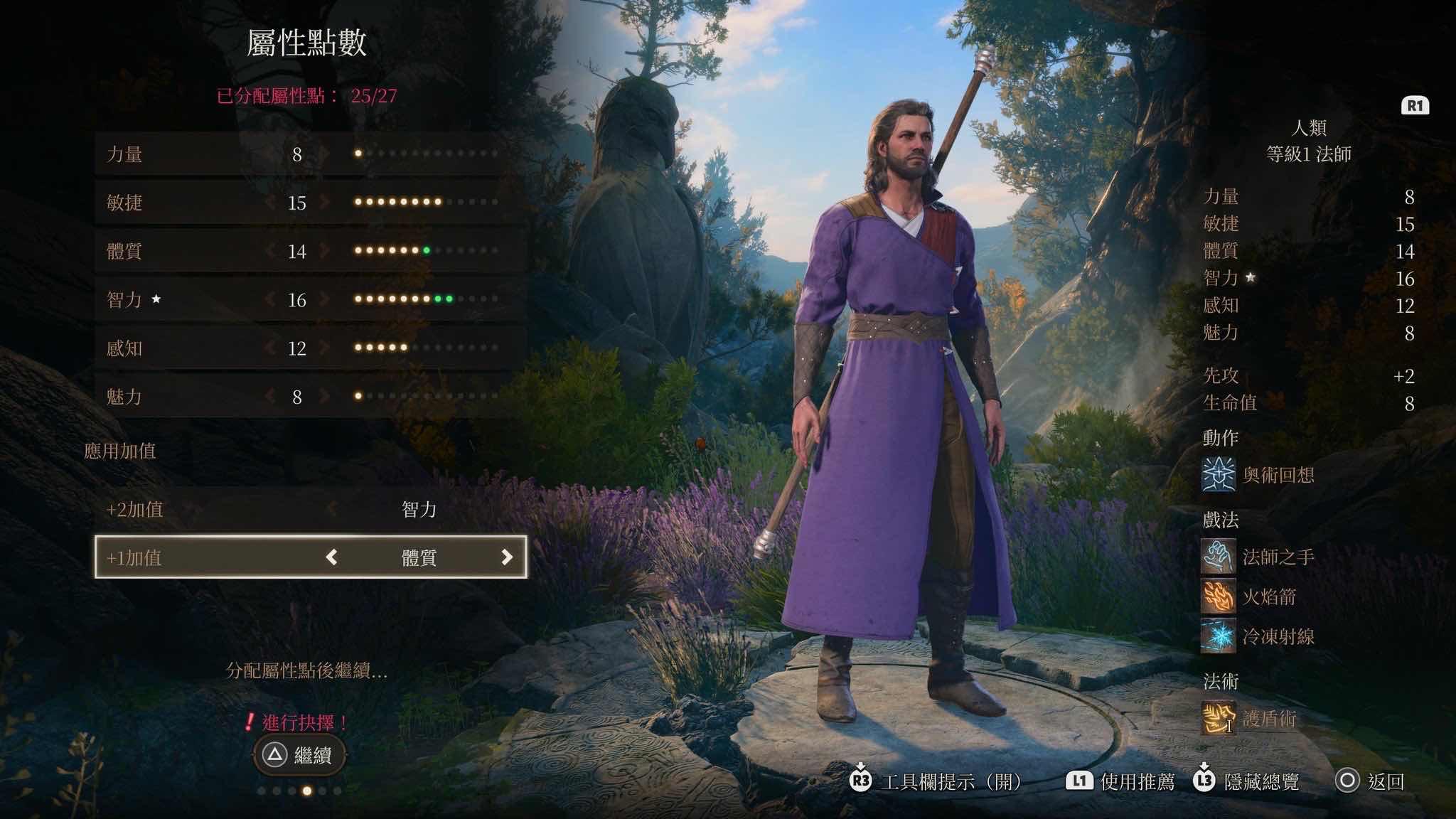Screen dimensions: 1456x819
Task: Decrease 智力 with its left arrow
Action: point(270,299)
